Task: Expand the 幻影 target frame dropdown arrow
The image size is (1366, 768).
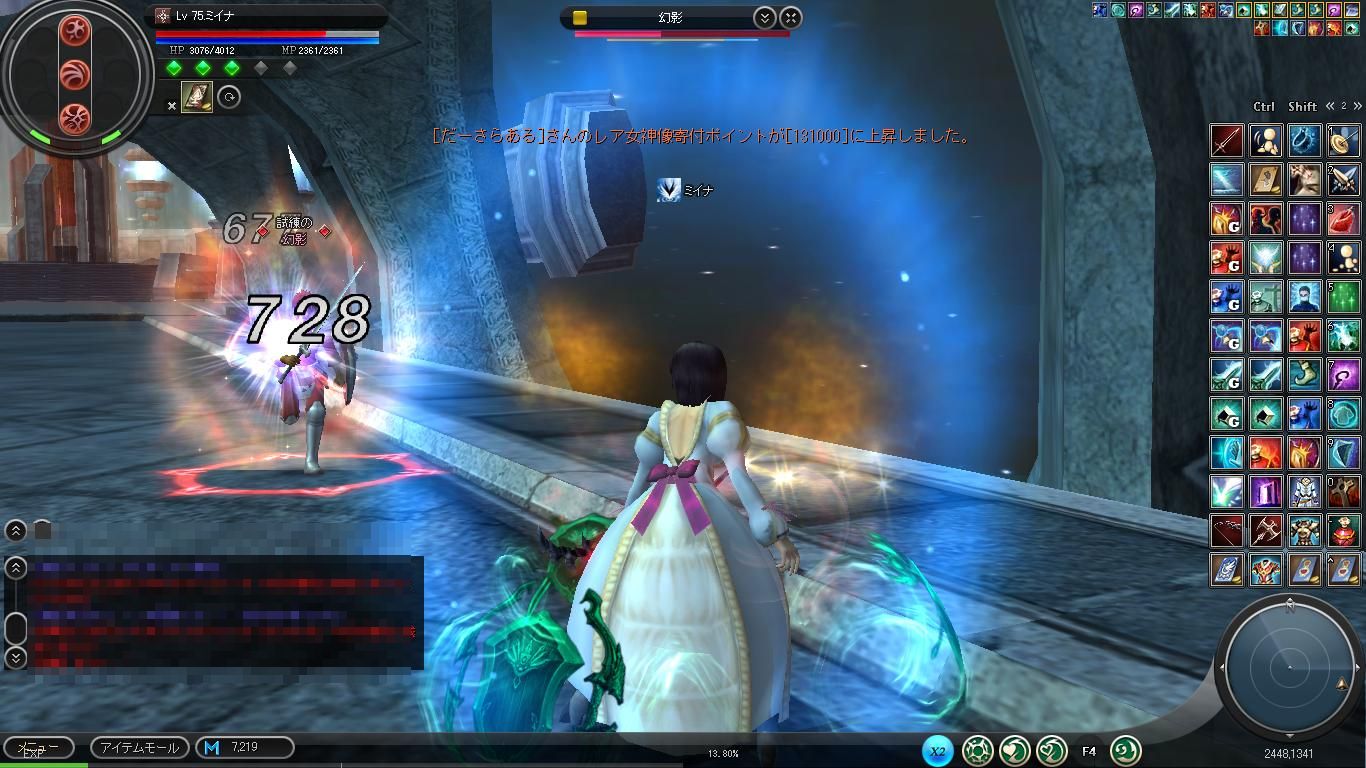Action: click(764, 17)
